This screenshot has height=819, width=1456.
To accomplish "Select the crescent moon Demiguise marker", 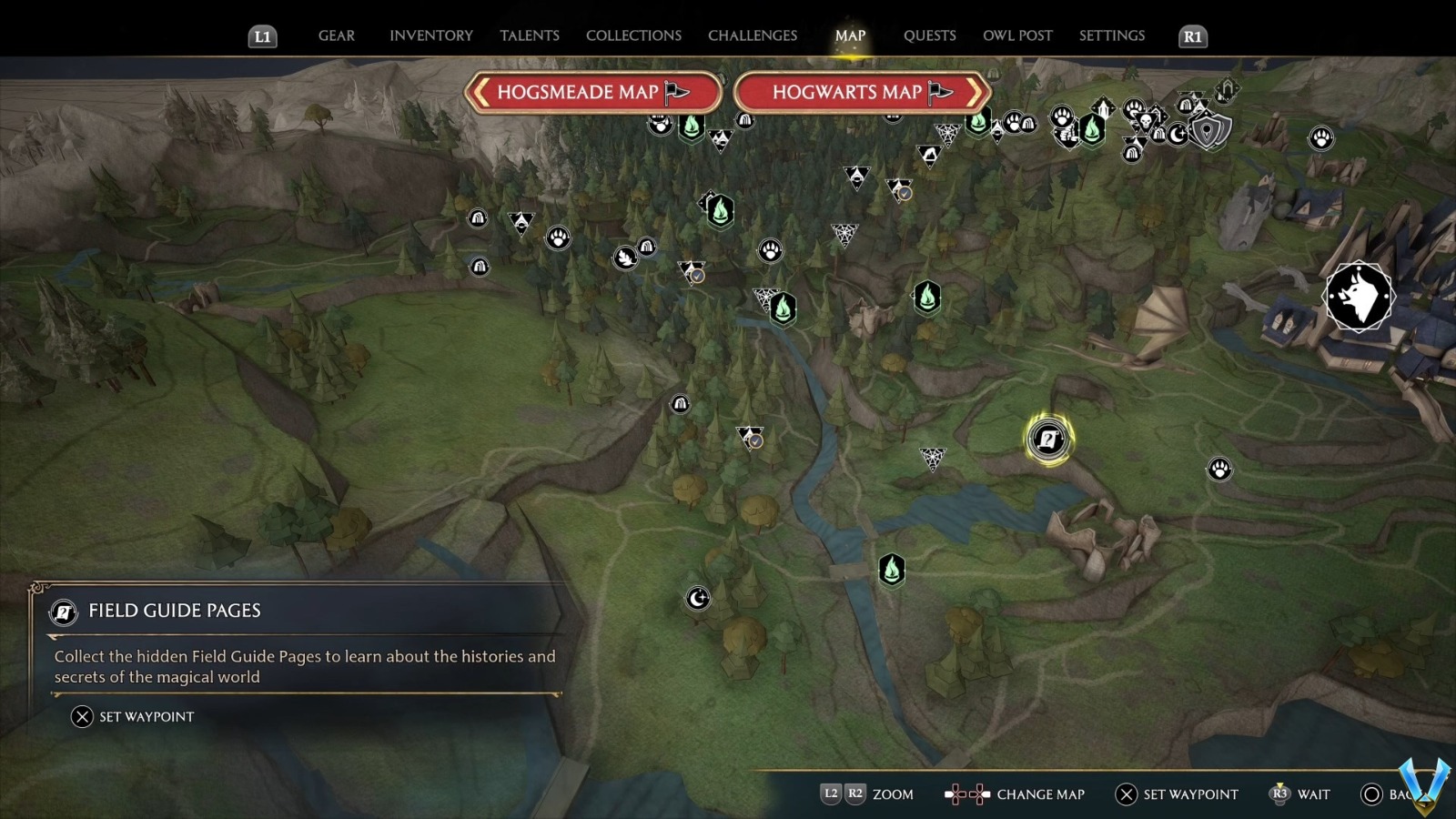I will pyautogui.click(x=697, y=600).
